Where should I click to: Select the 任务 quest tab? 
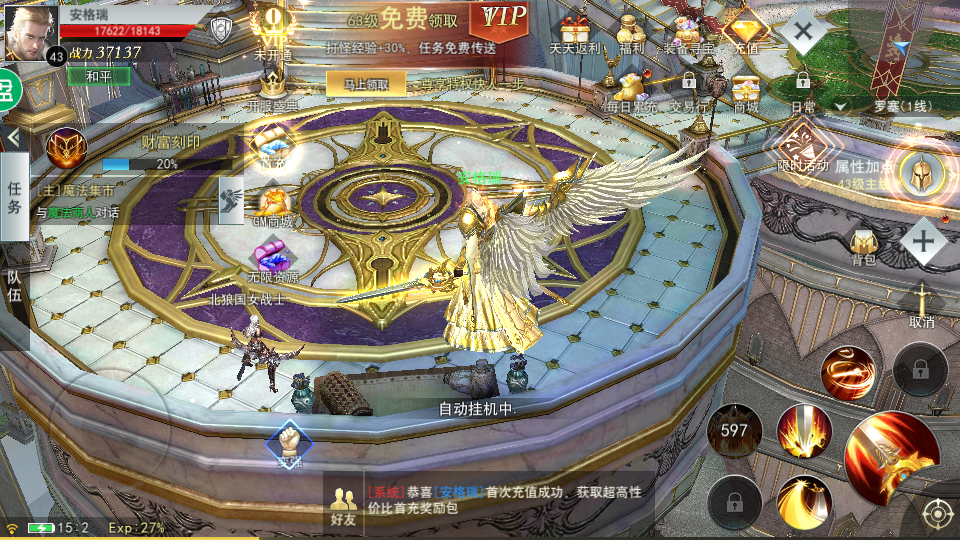[x=14, y=197]
